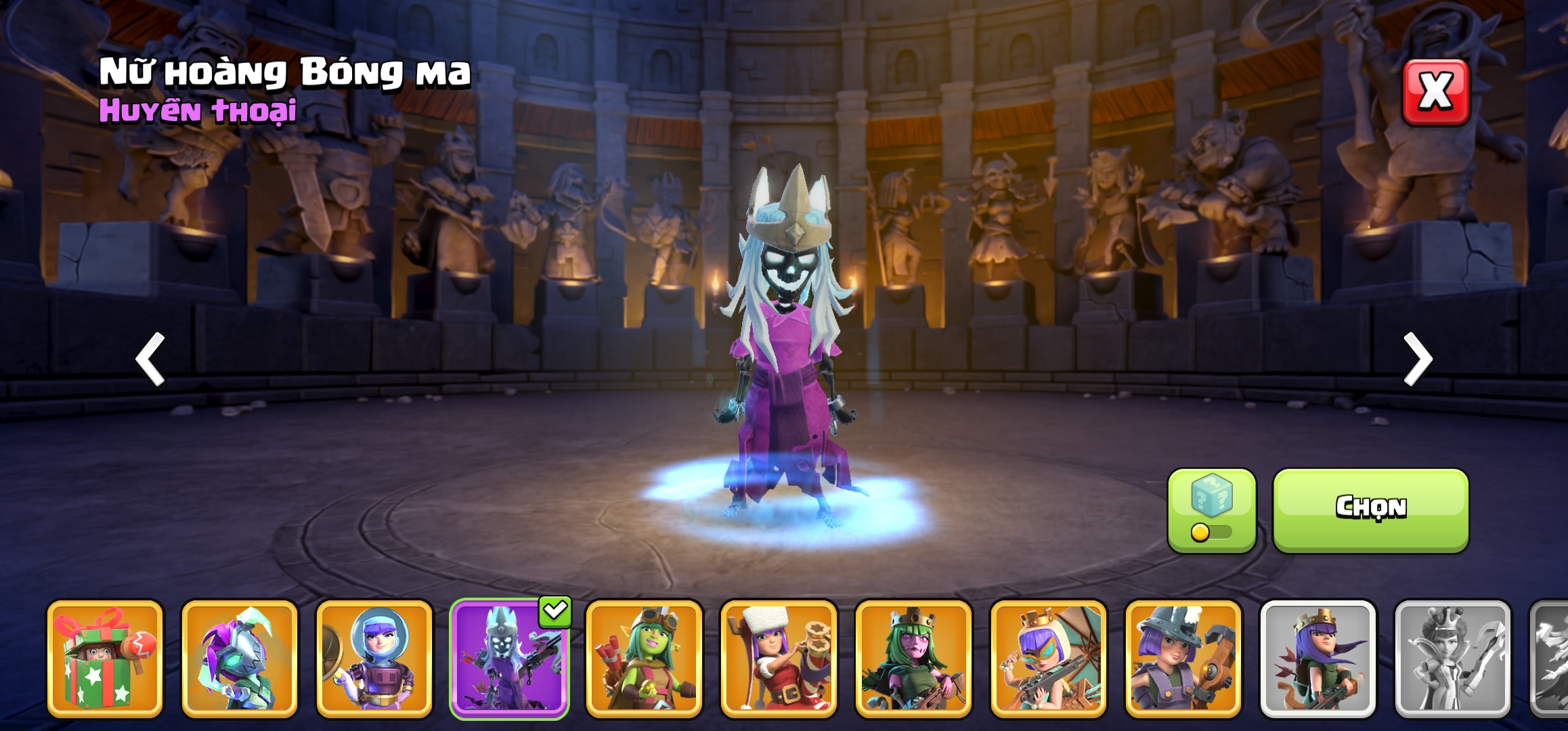This screenshot has width=1568, height=731.
Task: Choose the default Archer Queen skin
Action: tap(1317, 658)
